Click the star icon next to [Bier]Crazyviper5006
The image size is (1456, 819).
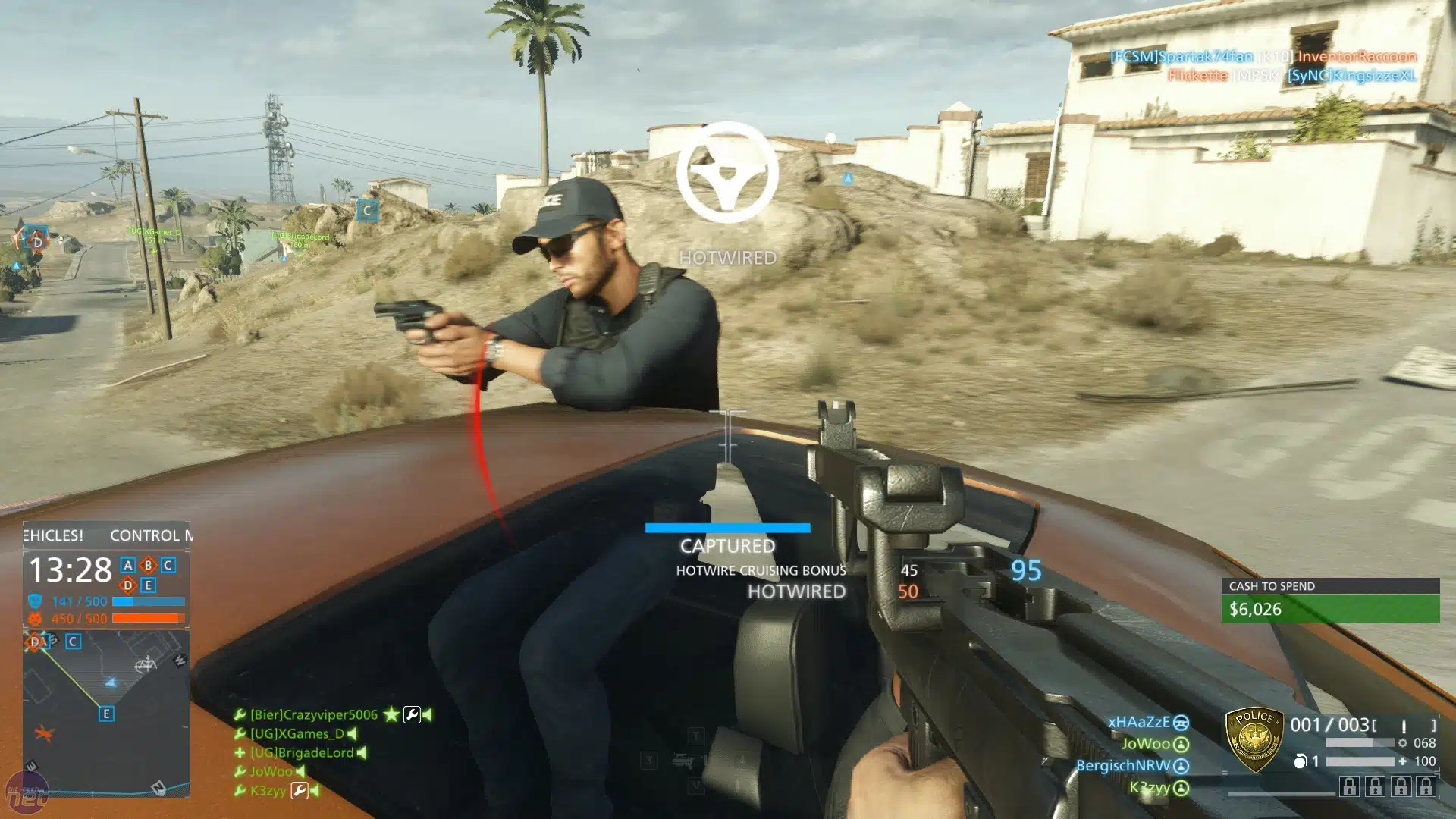tap(391, 714)
